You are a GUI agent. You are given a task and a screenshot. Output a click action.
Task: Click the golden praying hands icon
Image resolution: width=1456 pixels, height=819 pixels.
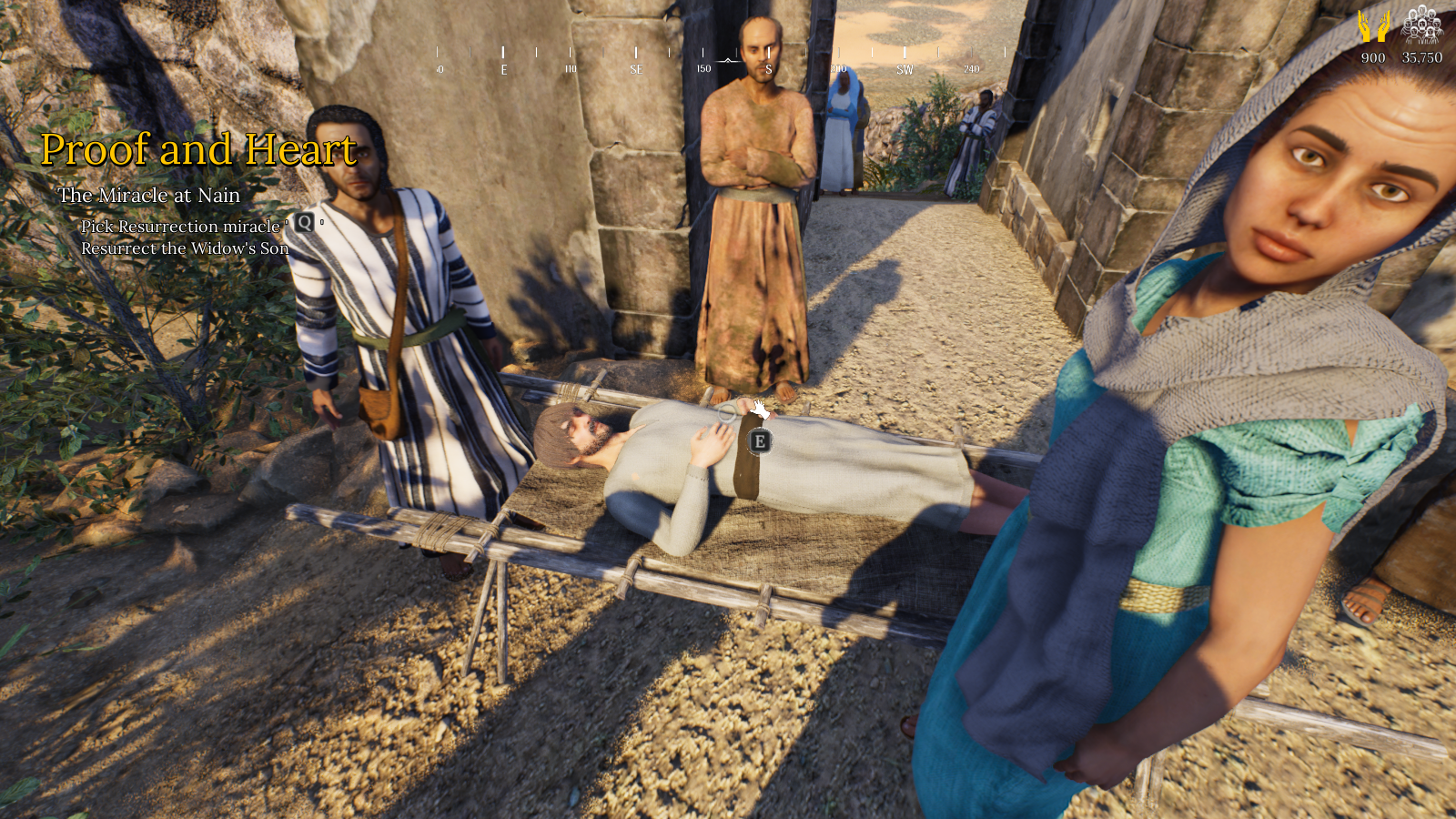pyautogui.click(x=1373, y=26)
